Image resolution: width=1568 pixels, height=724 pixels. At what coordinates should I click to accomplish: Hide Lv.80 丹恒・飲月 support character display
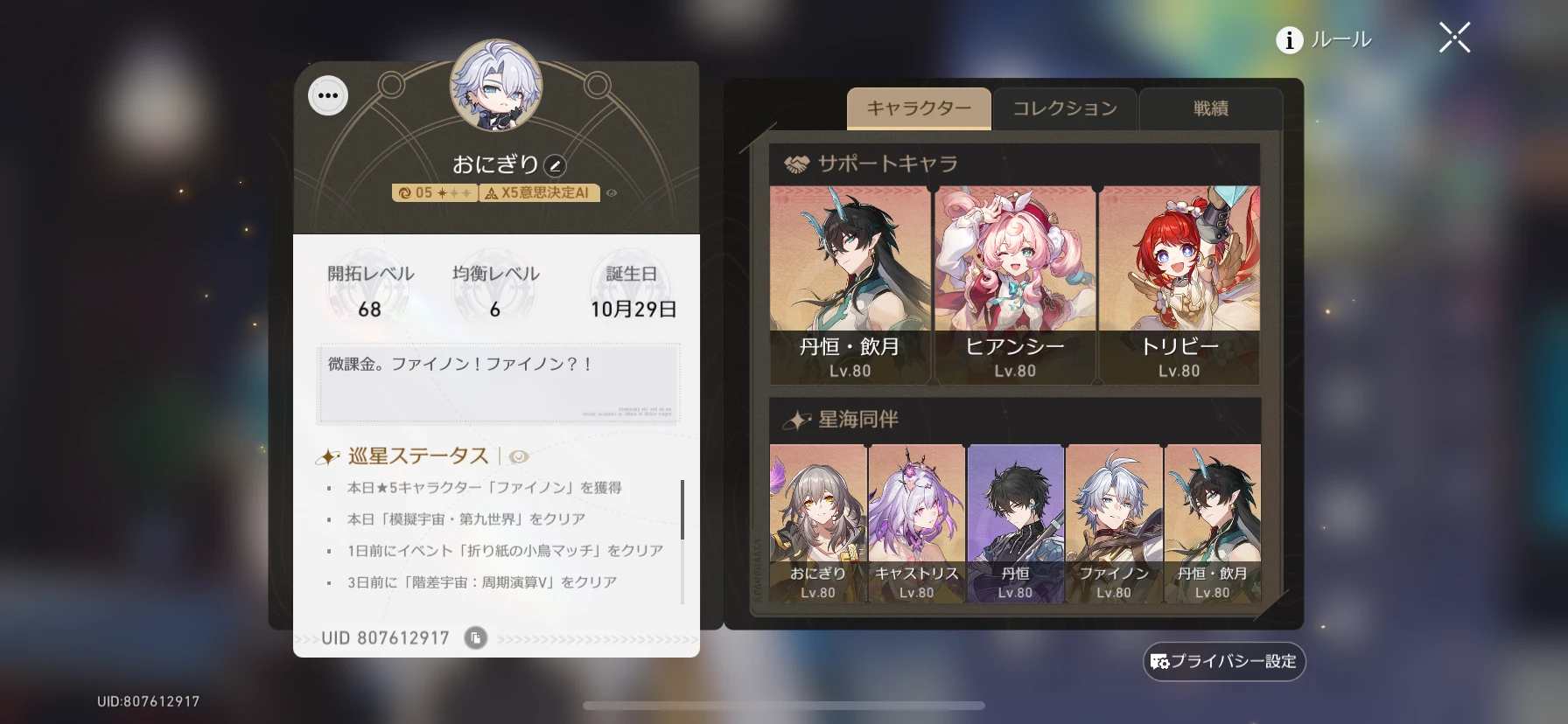coord(847,280)
